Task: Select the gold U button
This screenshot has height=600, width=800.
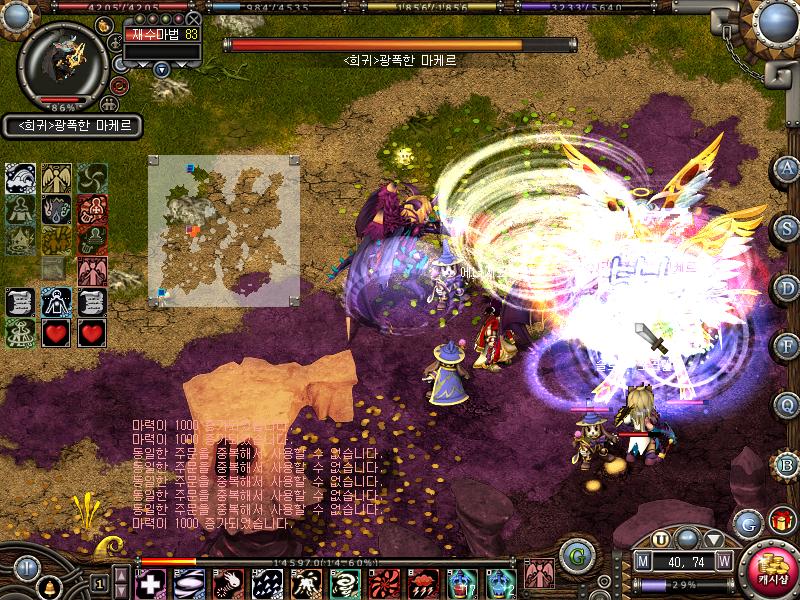Action: (x=661, y=538)
